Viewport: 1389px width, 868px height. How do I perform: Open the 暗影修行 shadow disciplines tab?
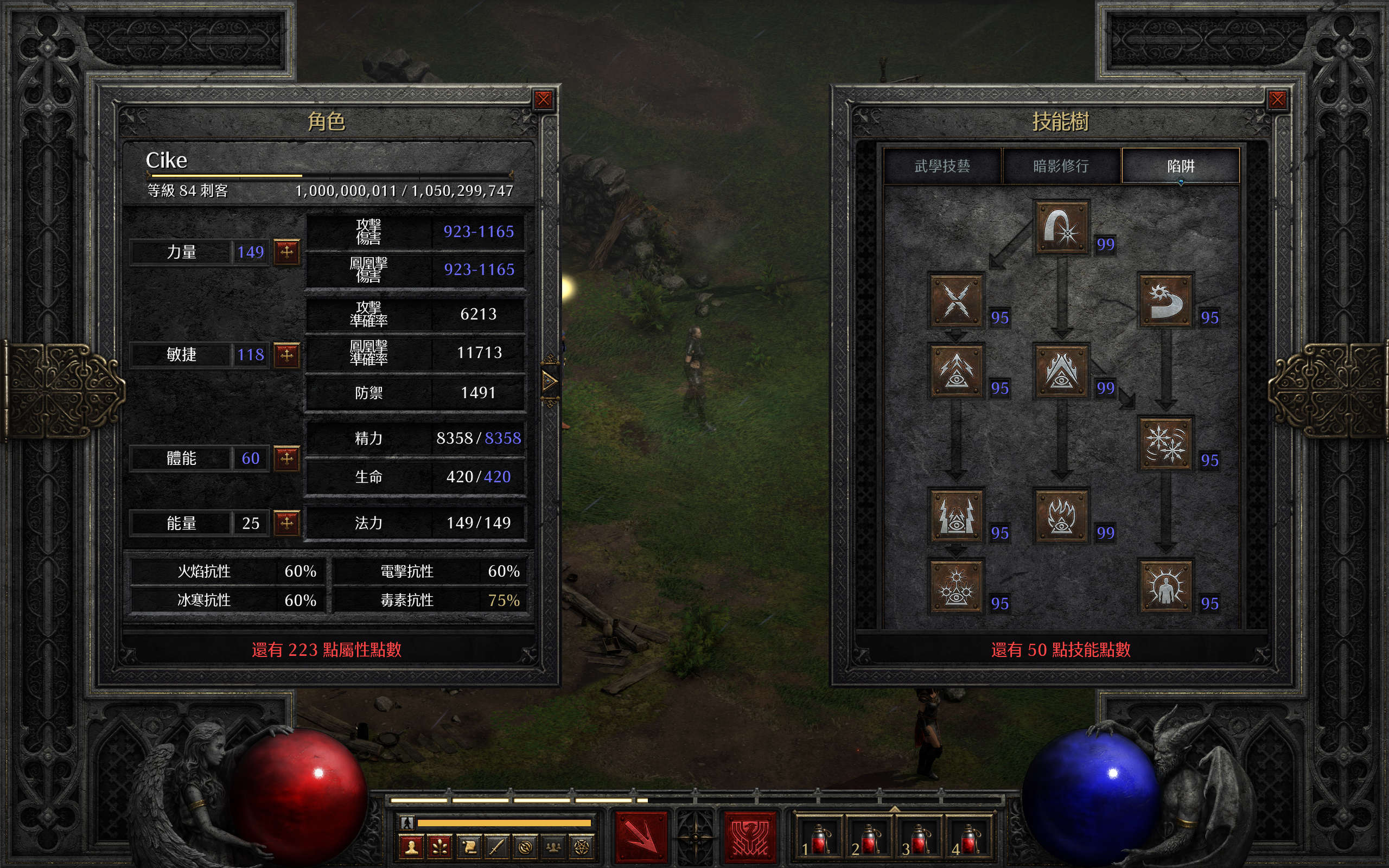click(x=1061, y=167)
